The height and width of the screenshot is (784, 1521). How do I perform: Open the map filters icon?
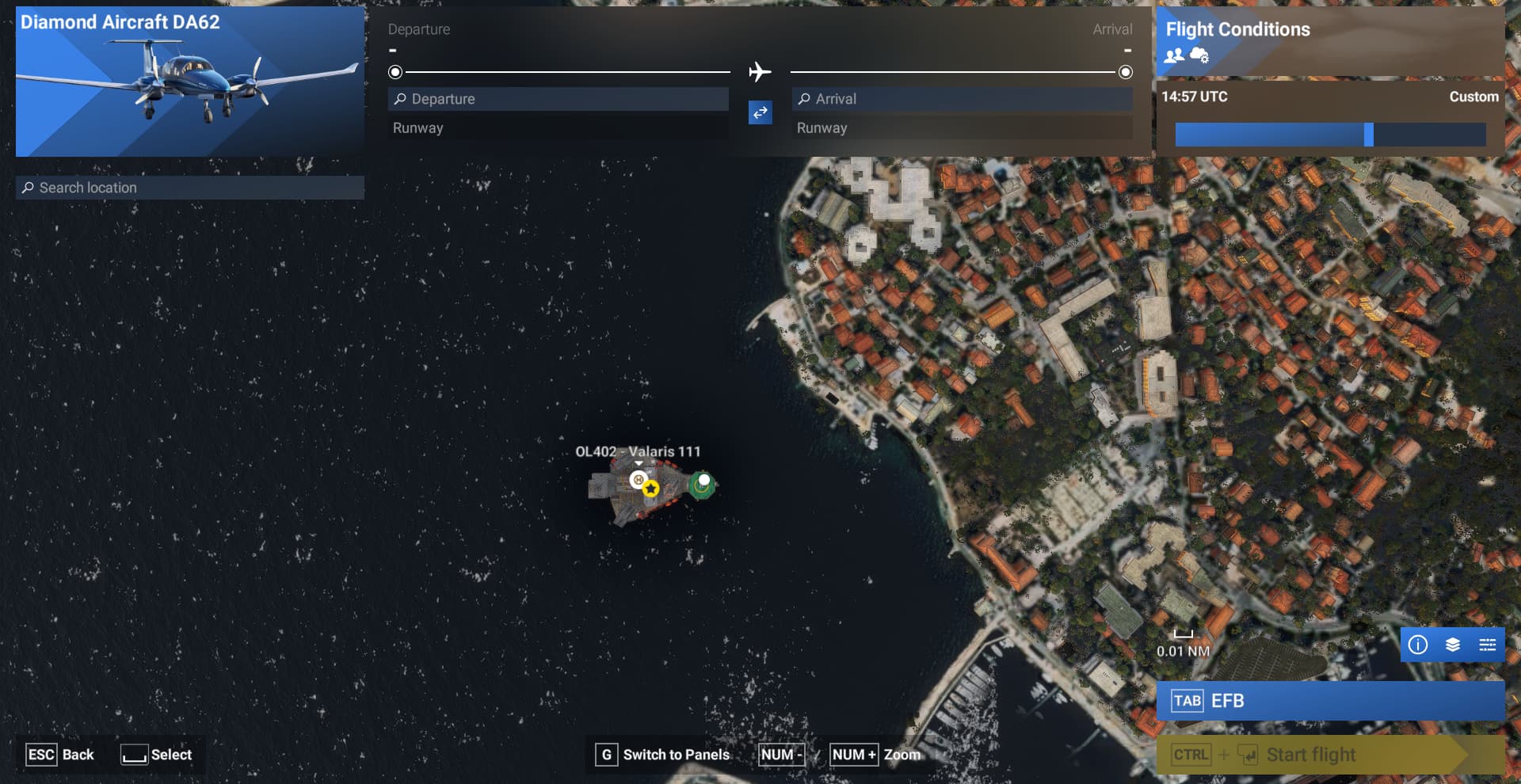pyautogui.click(x=1487, y=645)
